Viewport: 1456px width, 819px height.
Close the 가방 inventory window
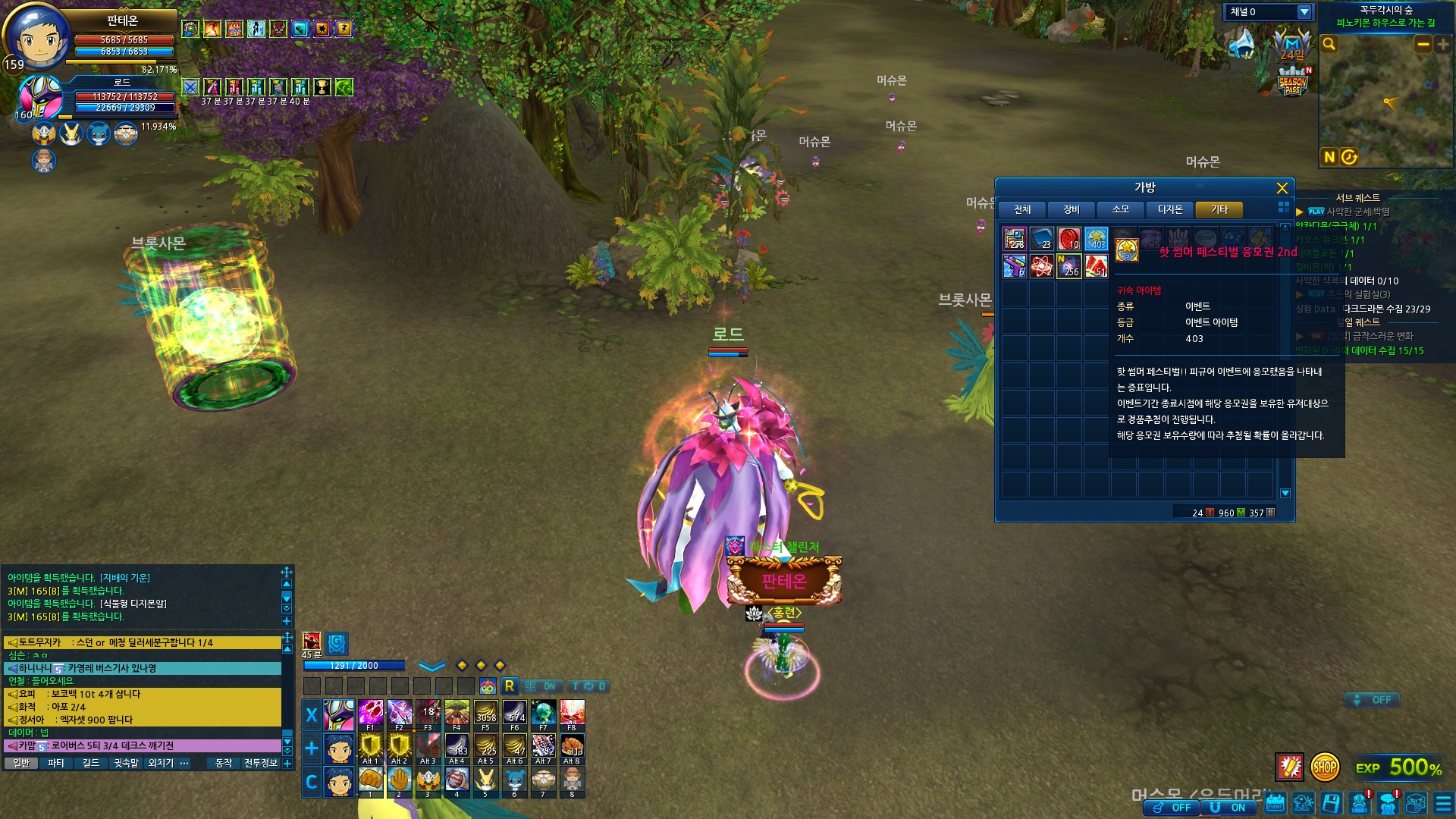pos(1282,188)
